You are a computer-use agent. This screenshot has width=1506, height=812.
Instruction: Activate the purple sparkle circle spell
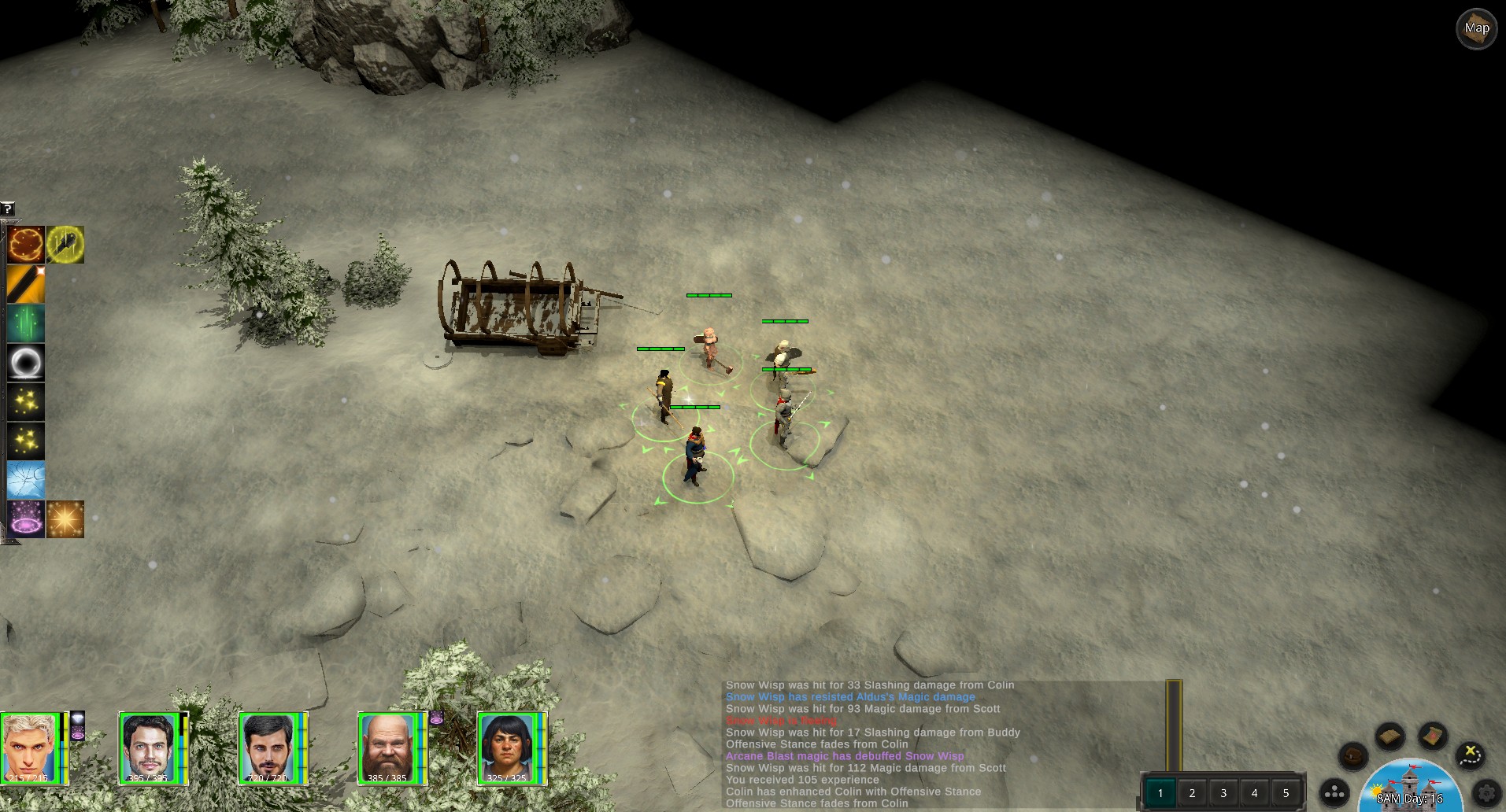26,519
